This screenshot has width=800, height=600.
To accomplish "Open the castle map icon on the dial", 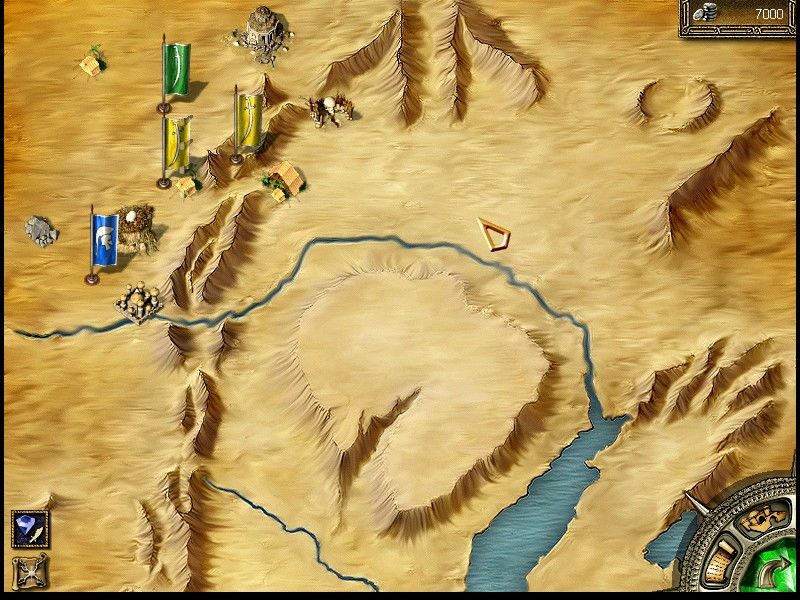I will tap(760, 518).
